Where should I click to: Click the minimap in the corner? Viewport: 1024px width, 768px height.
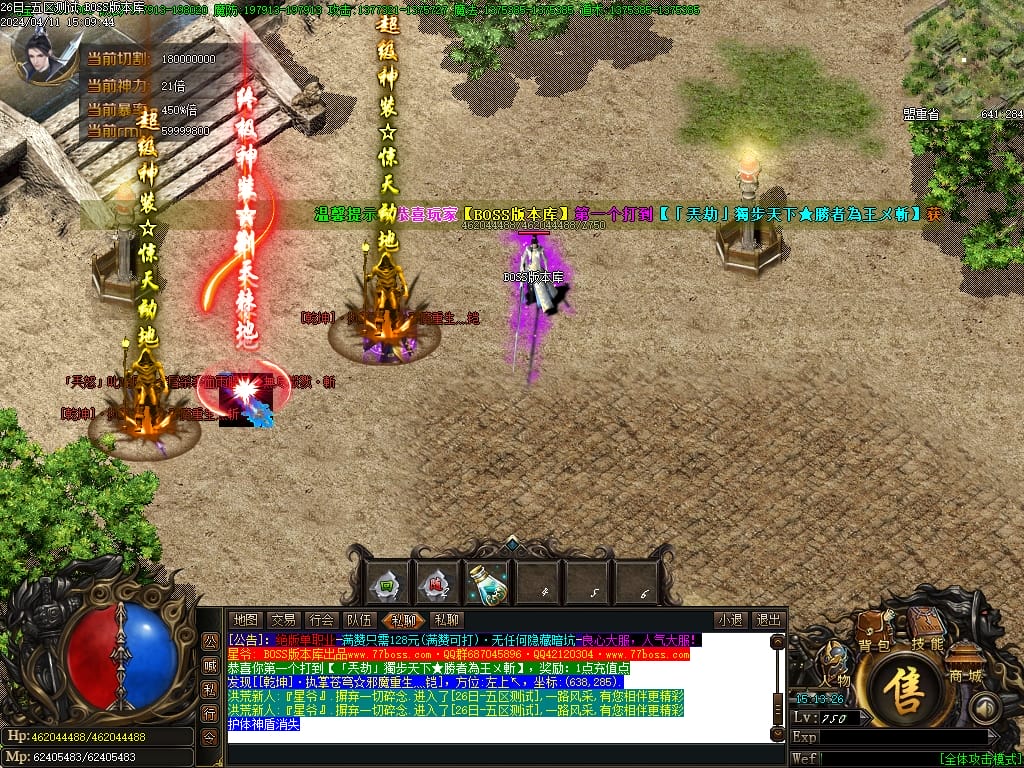(x=964, y=55)
